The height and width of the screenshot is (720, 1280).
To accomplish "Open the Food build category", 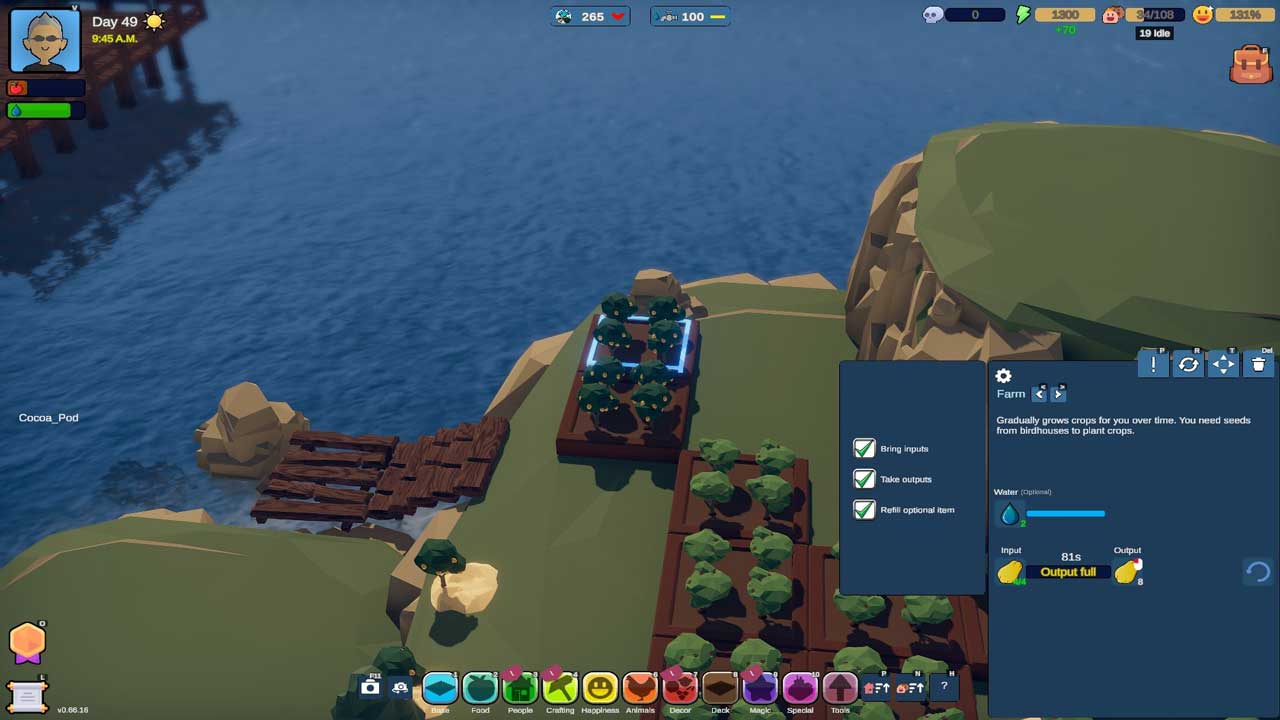I will pos(480,688).
